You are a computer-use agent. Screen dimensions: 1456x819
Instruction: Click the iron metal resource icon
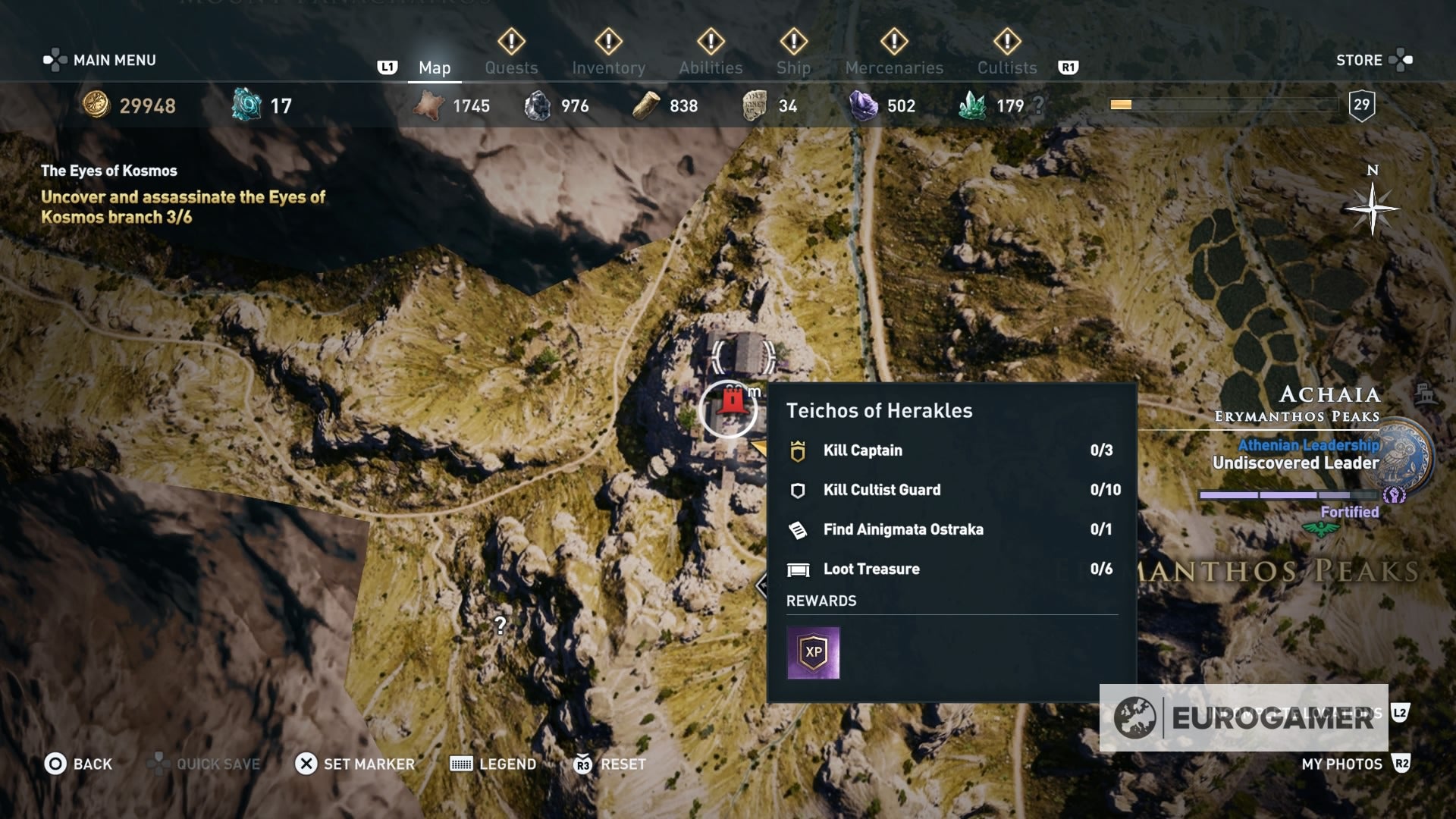point(541,106)
